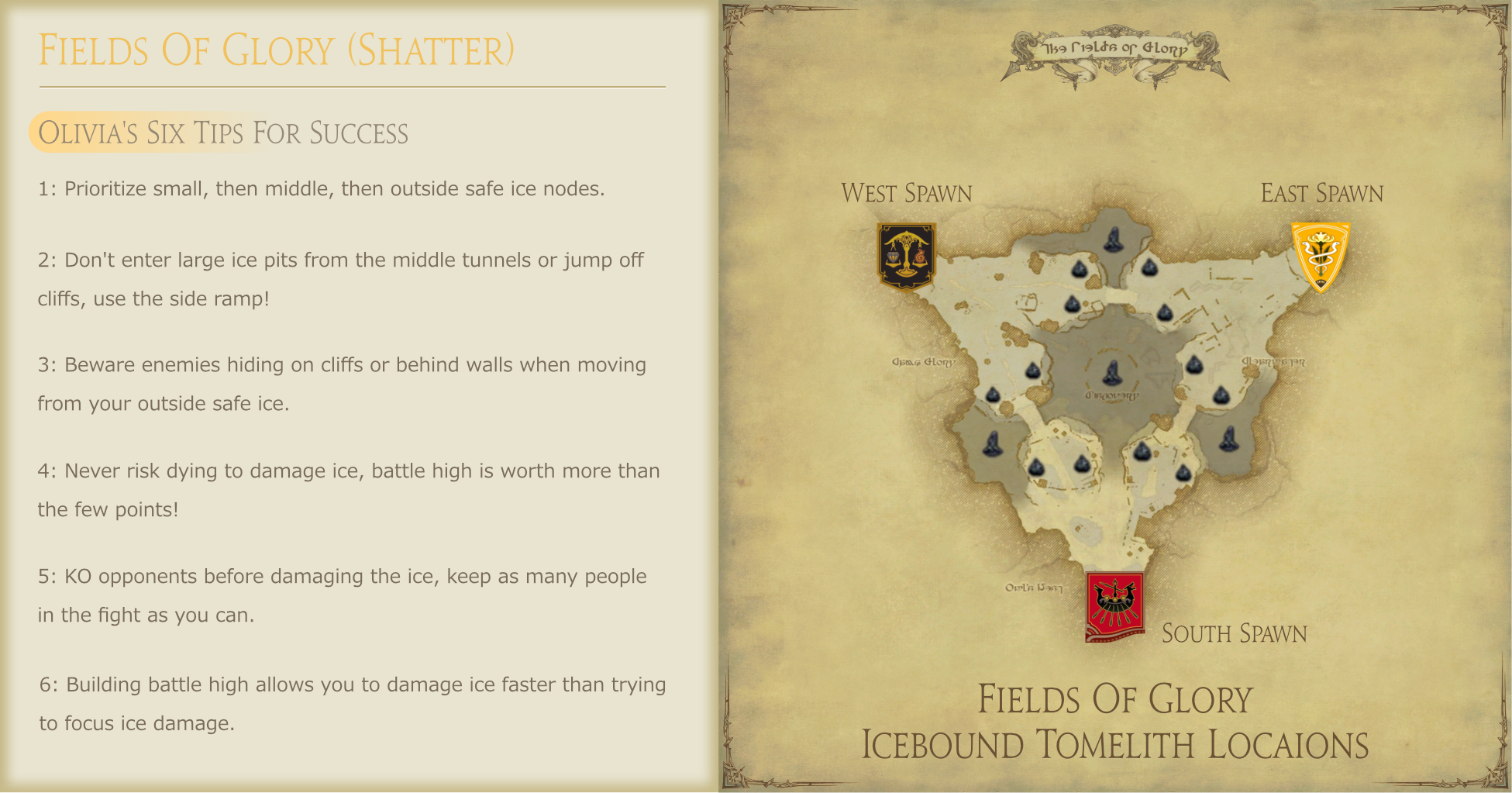Select the East Spawn yellow serpent emblem
Image resolution: width=1512 pixels, height=793 pixels.
[x=1320, y=256]
